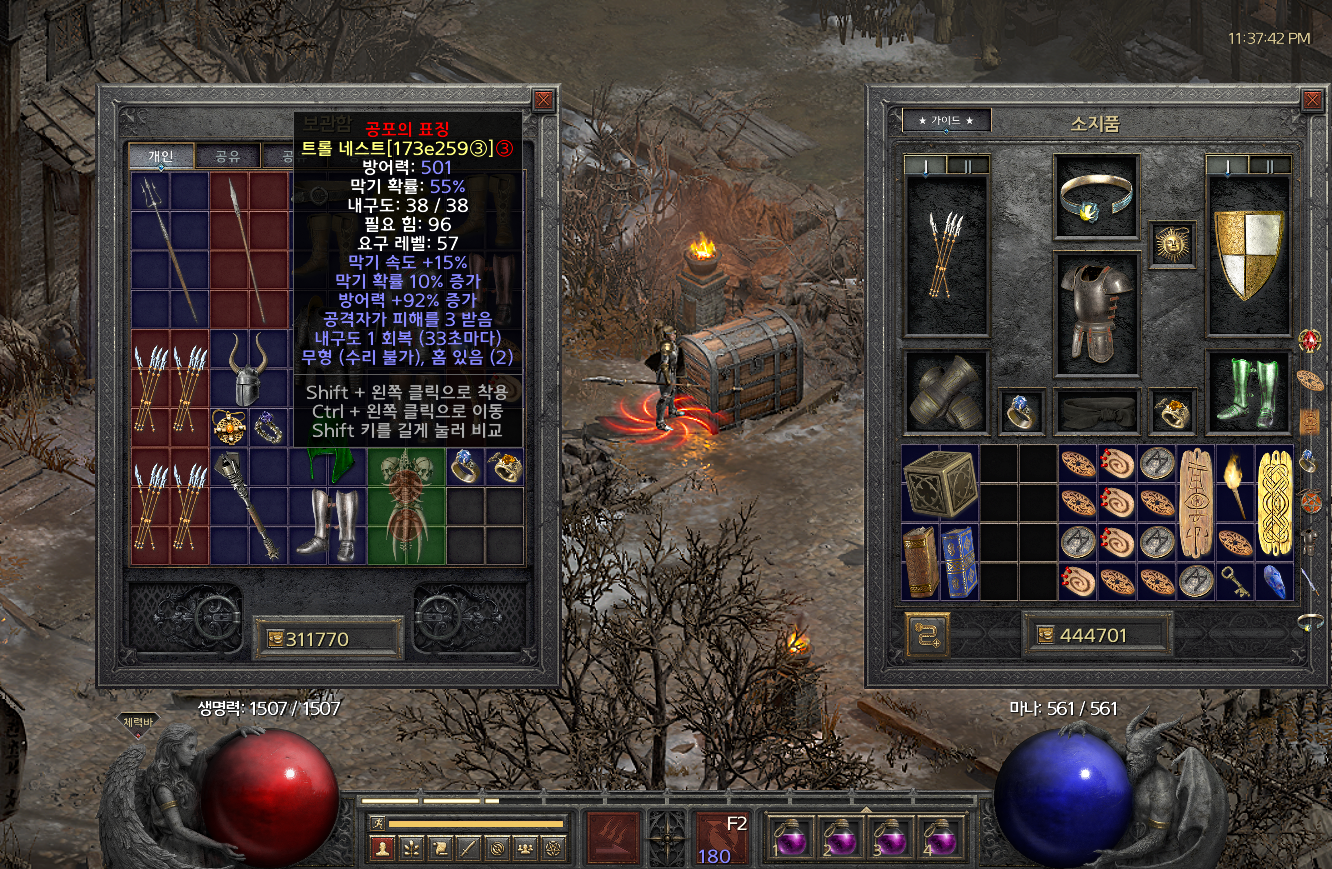The height and width of the screenshot is (869, 1332).
Task: Click the right skill slot labelled F2
Action: pyautogui.click(x=720, y=838)
